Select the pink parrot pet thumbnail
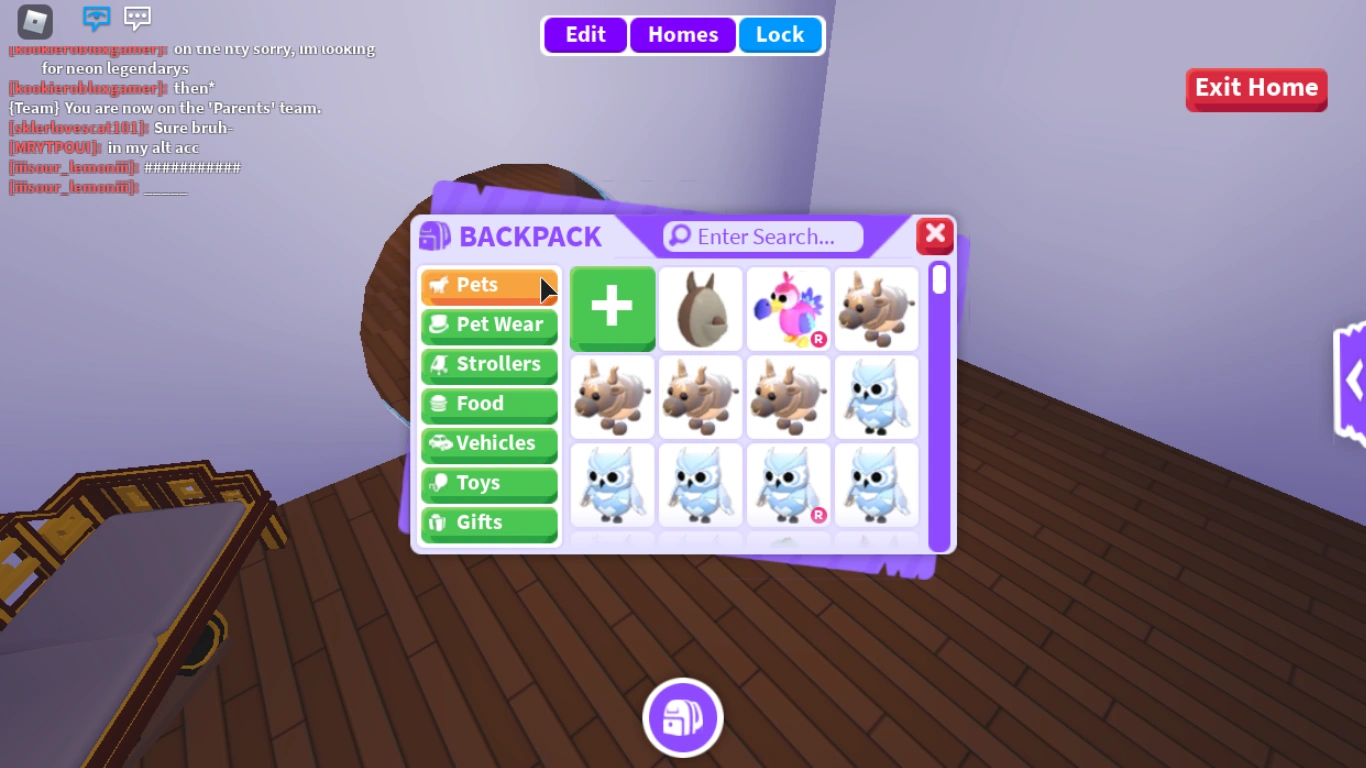Screen dimensions: 1366x768 (788, 308)
